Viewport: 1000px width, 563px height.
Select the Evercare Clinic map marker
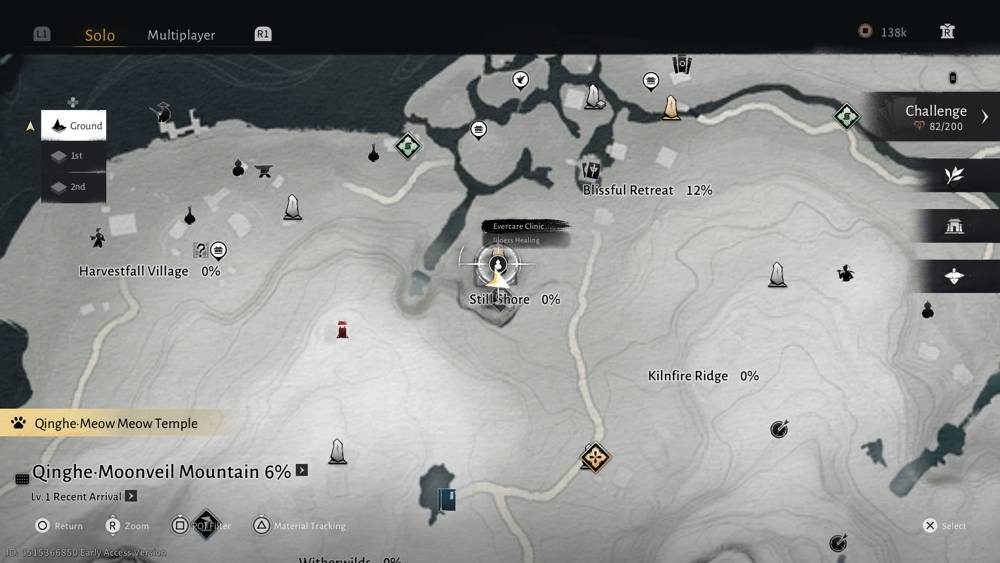498,264
